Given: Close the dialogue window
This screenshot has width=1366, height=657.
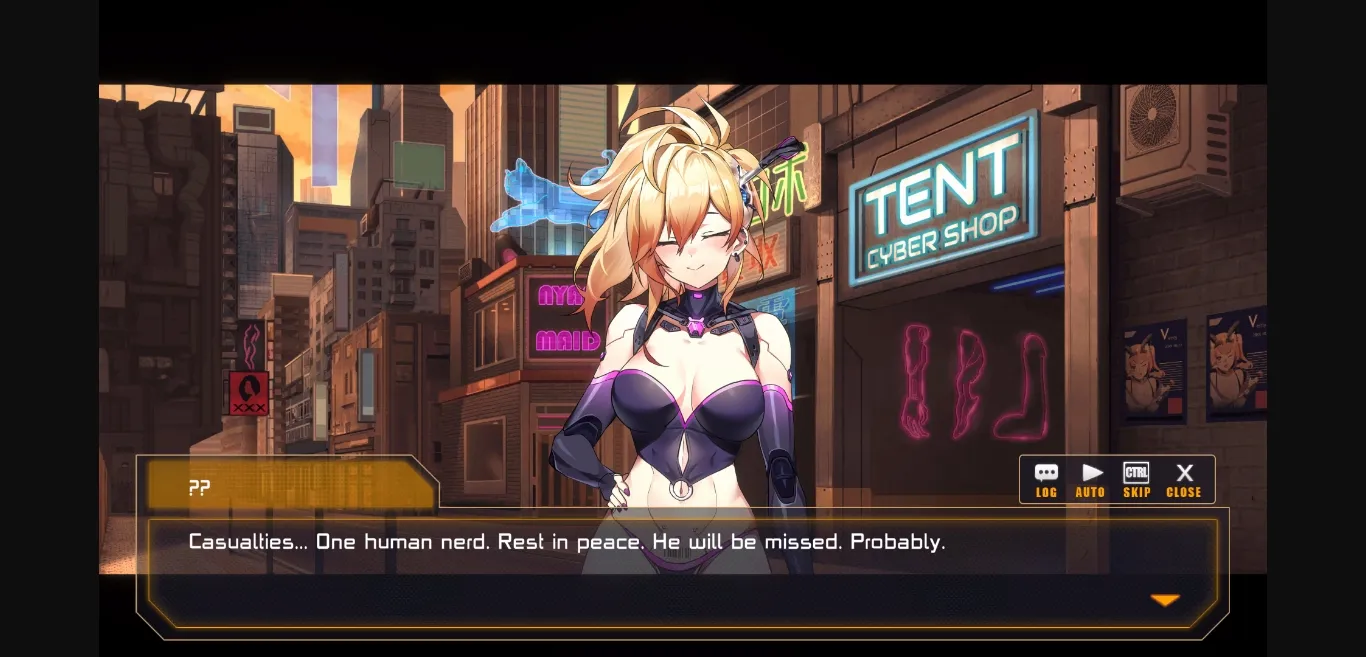Looking at the screenshot, I should 1184,479.
